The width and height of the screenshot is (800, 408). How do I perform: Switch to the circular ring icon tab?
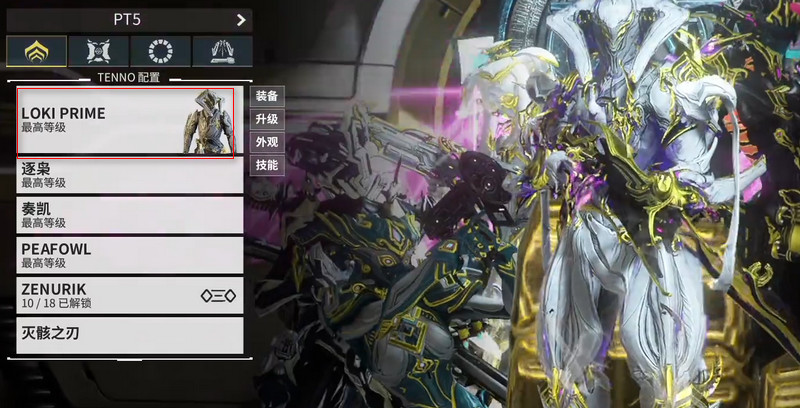(160, 52)
